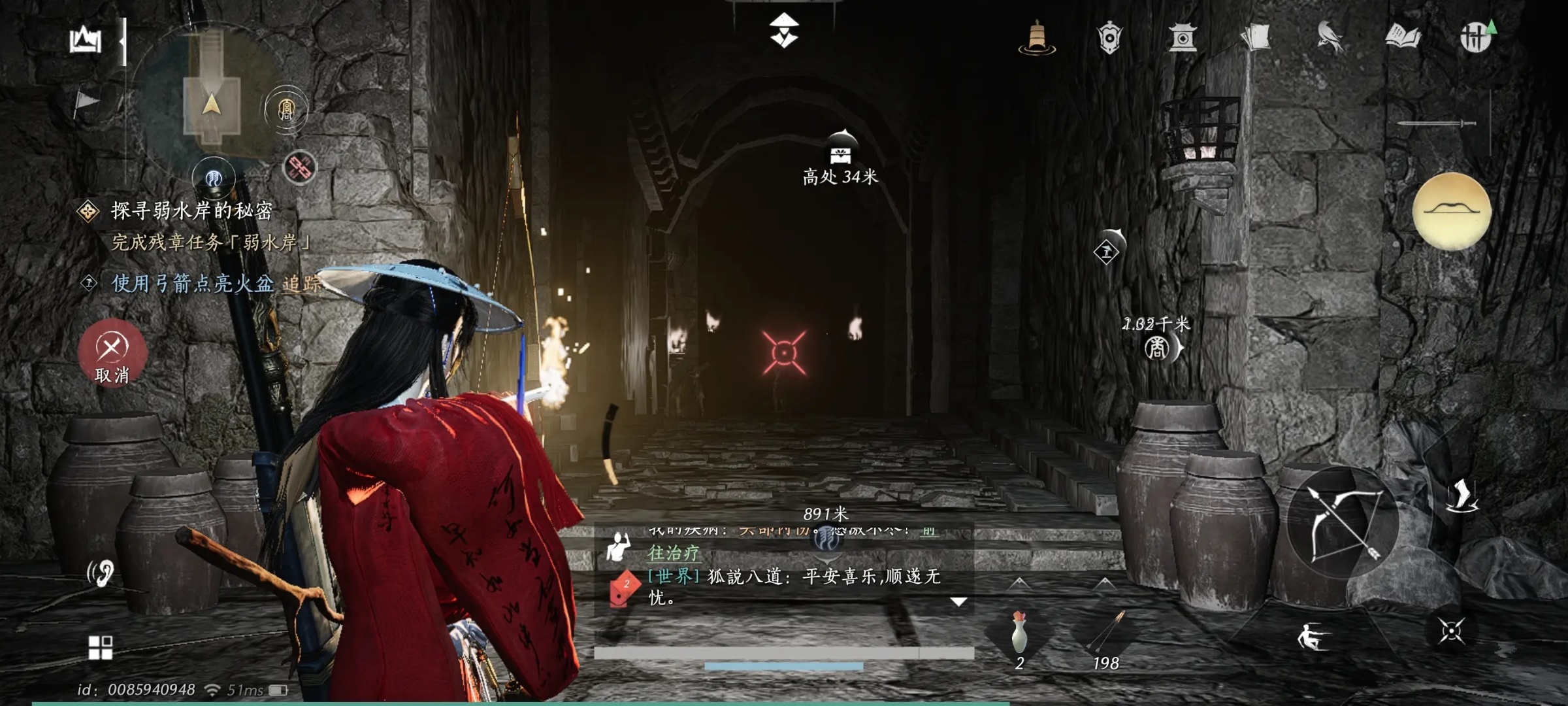Image resolution: width=1568 pixels, height=706 pixels.
Task: Open the round menu icon with green arrow
Action: tap(1475, 37)
